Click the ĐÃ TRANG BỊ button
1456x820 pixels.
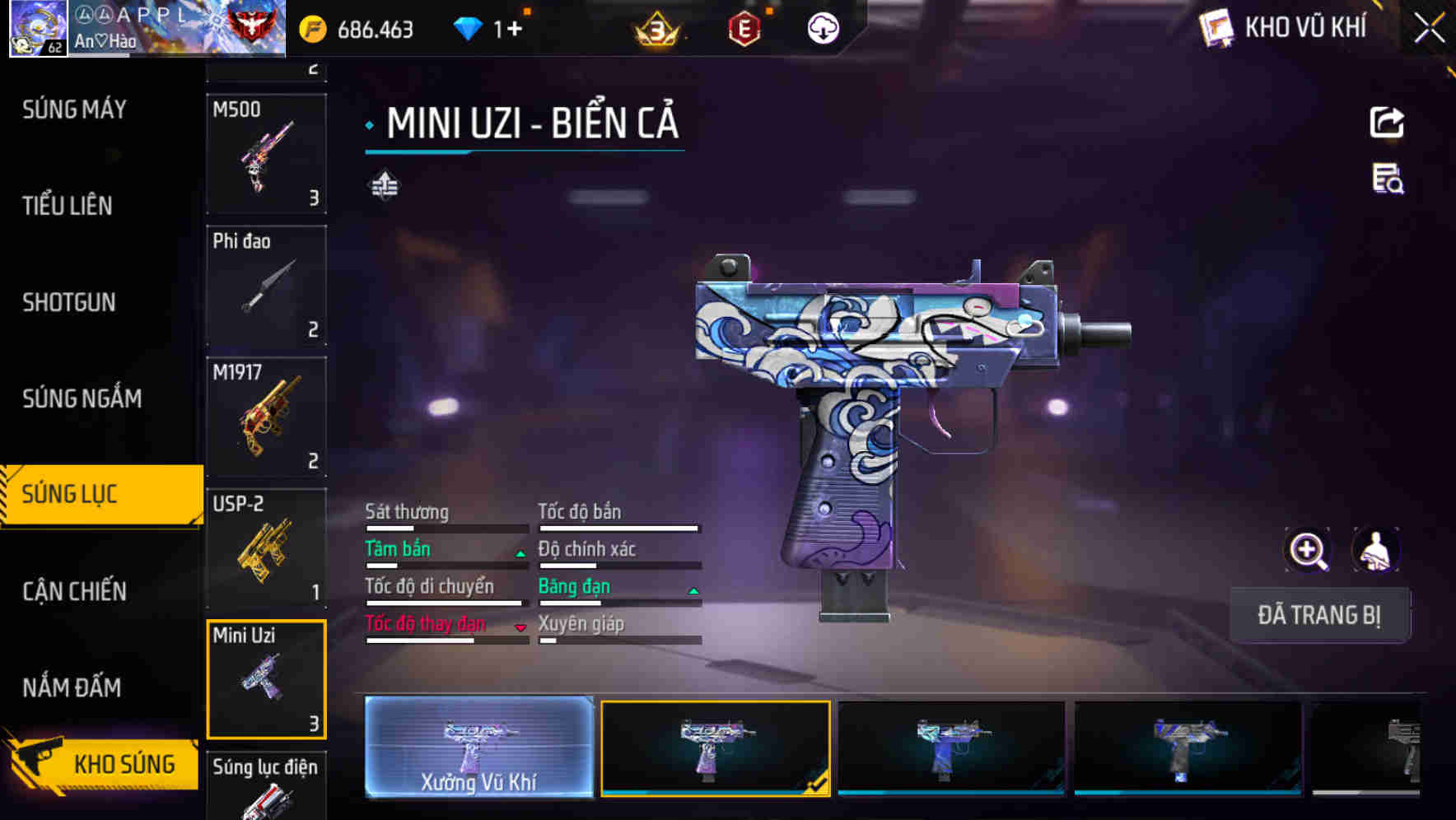(x=1318, y=615)
